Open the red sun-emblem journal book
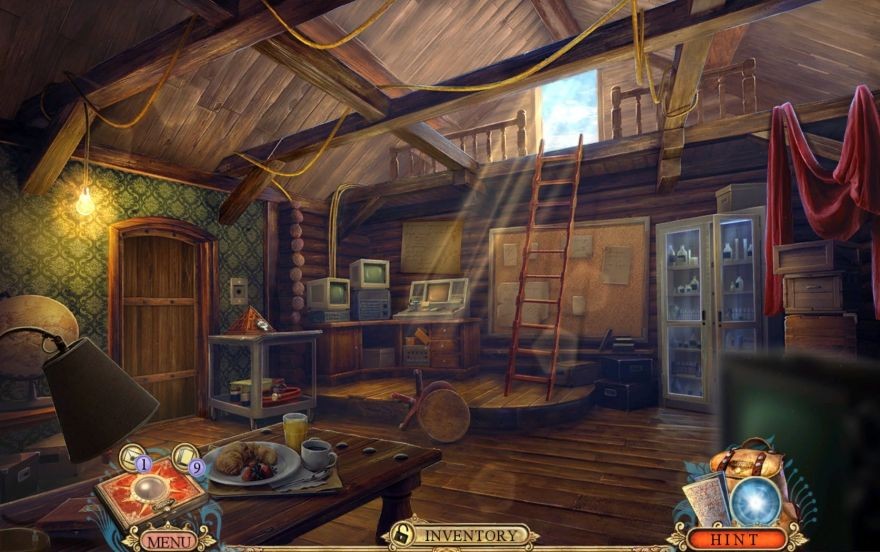880x552 pixels. click(151, 495)
